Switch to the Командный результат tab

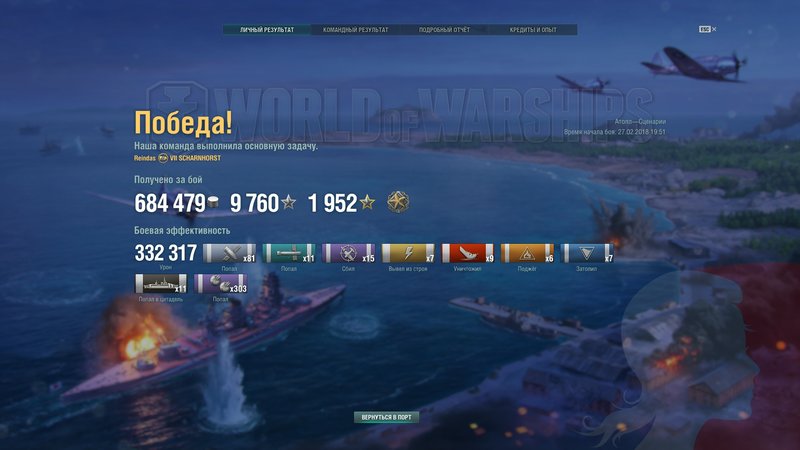(x=355, y=30)
